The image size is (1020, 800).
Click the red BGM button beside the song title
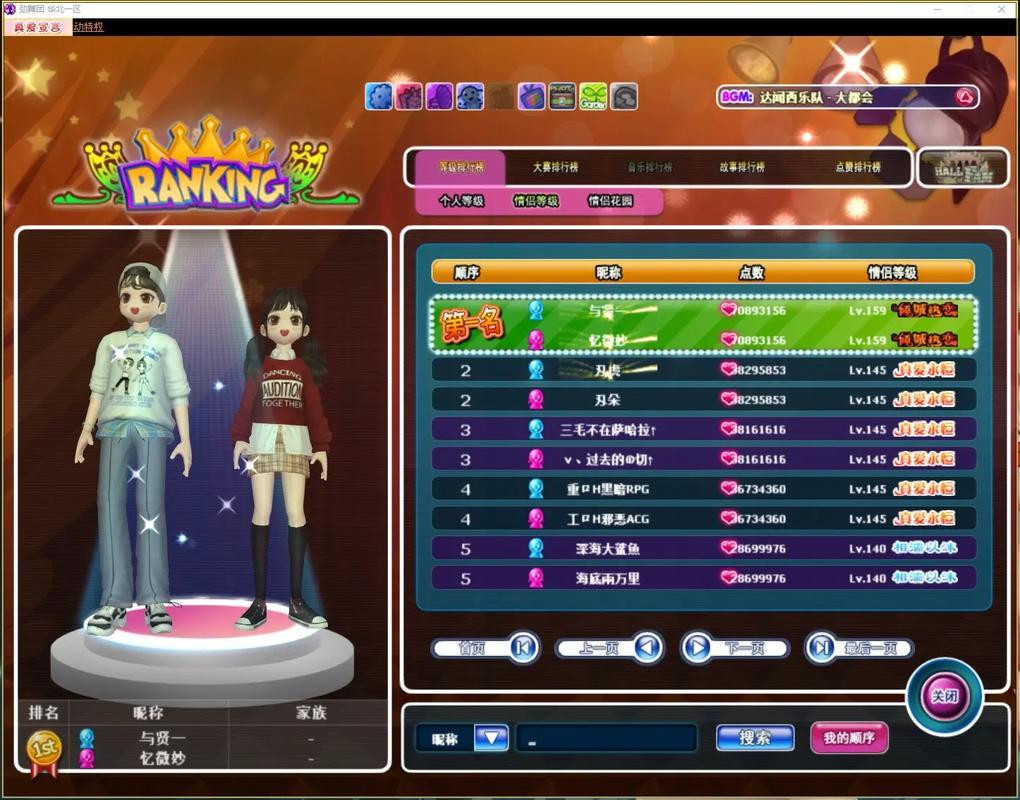pyautogui.click(x=965, y=97)
